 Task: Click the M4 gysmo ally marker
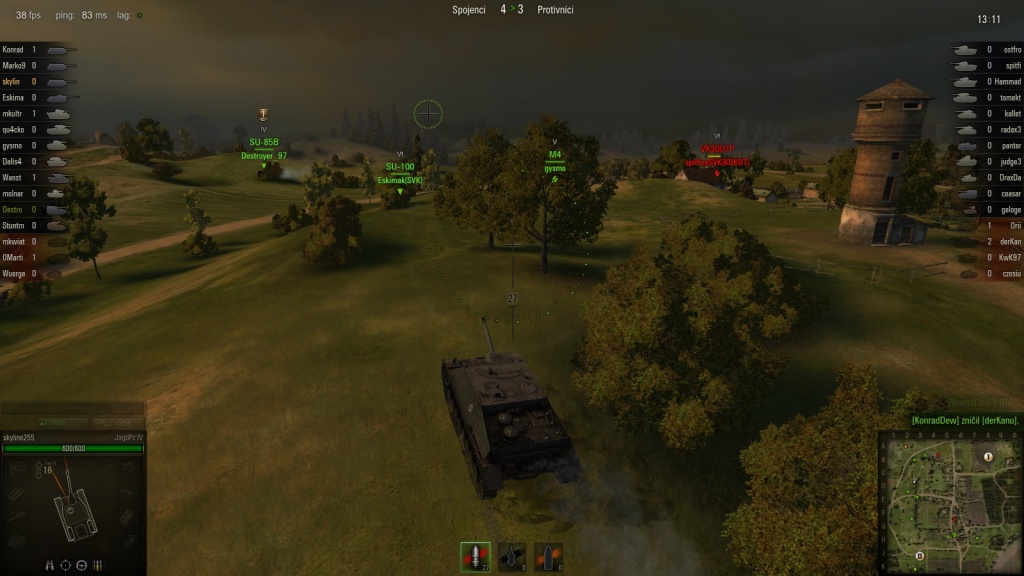click(x=555, y=162)
